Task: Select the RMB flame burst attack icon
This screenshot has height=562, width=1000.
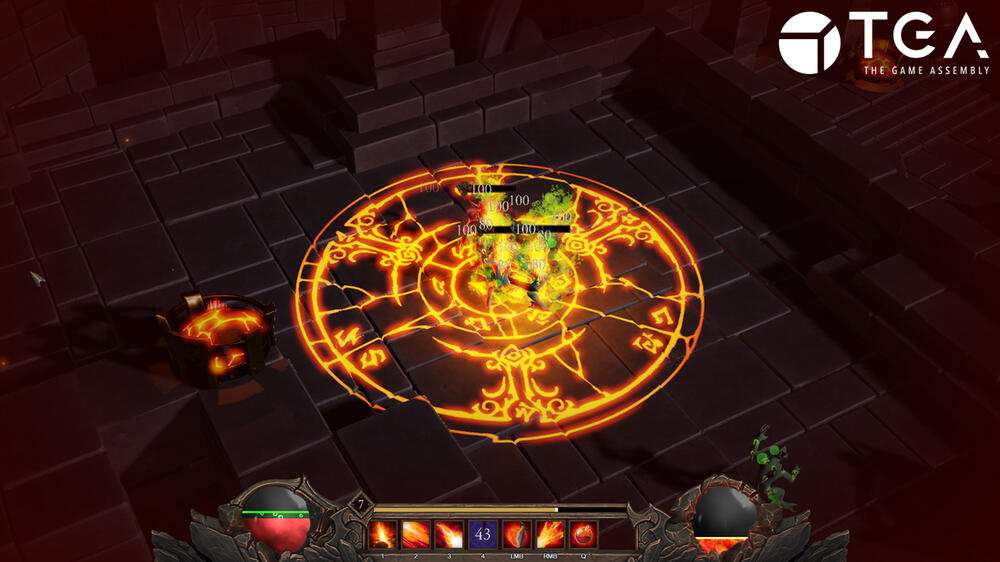Action: [x=551, y=535]
